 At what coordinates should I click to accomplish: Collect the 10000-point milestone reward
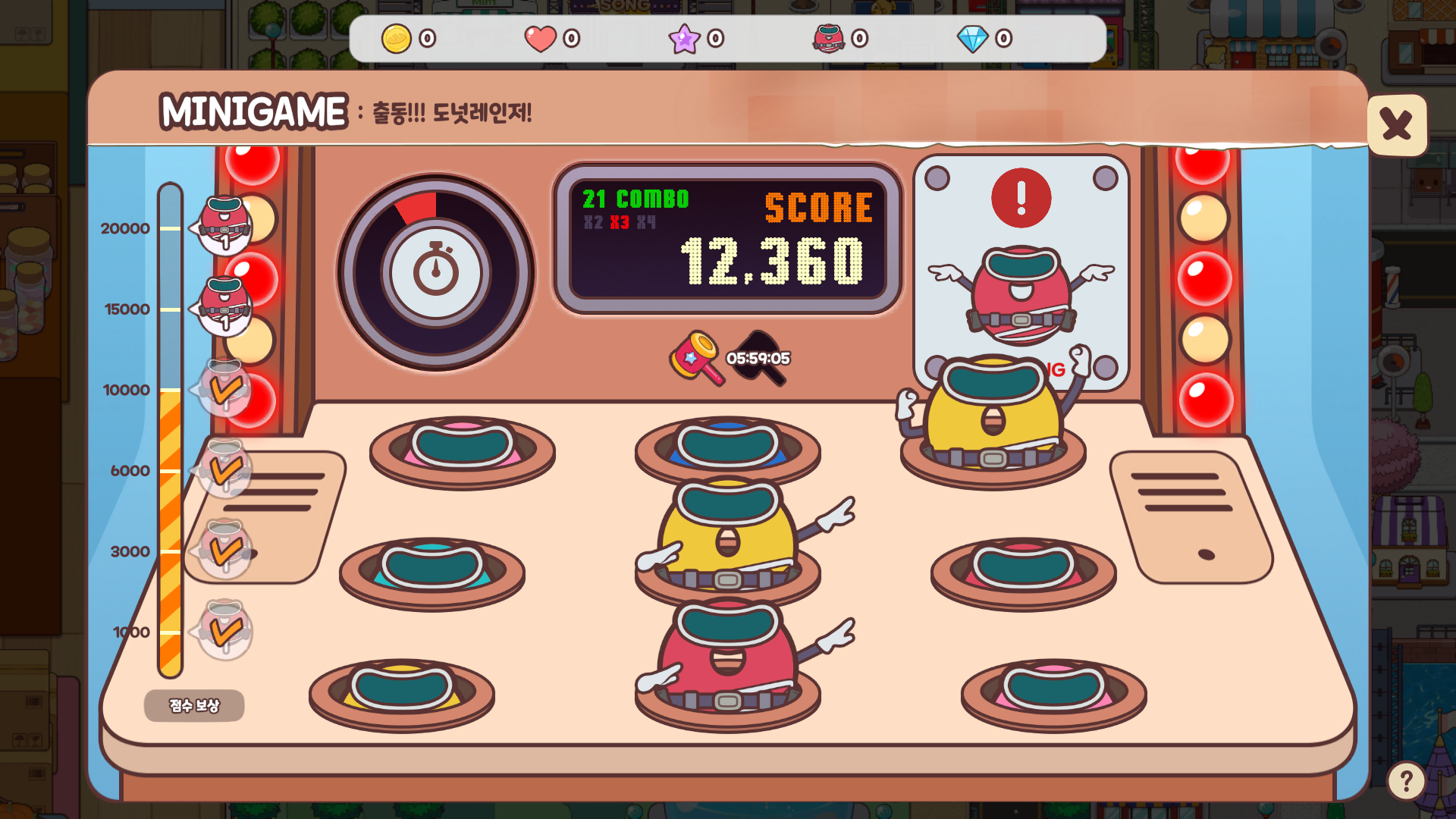(x=224, y=388)
